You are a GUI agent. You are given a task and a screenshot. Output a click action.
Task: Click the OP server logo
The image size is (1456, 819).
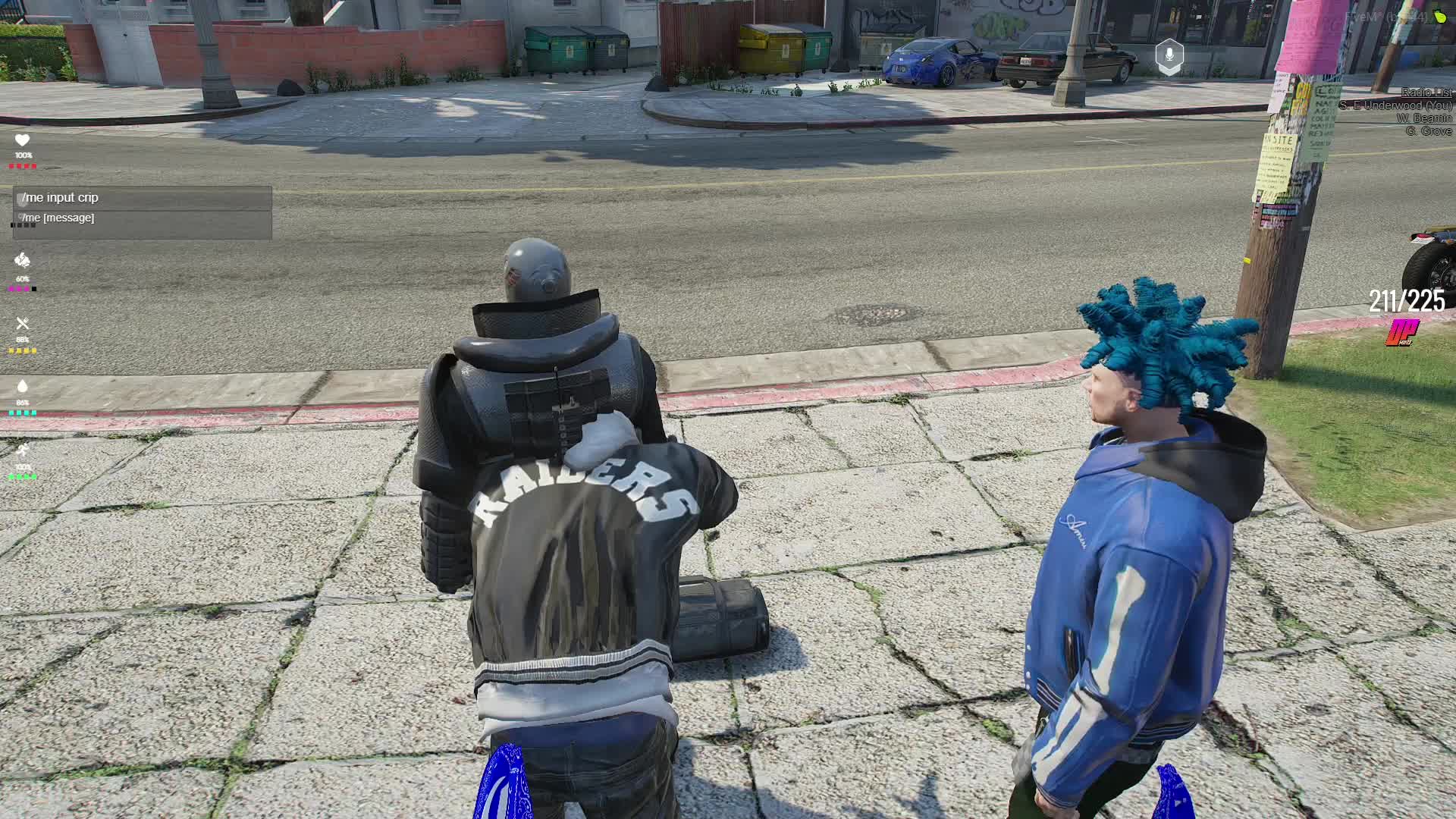click(1403, 332)
